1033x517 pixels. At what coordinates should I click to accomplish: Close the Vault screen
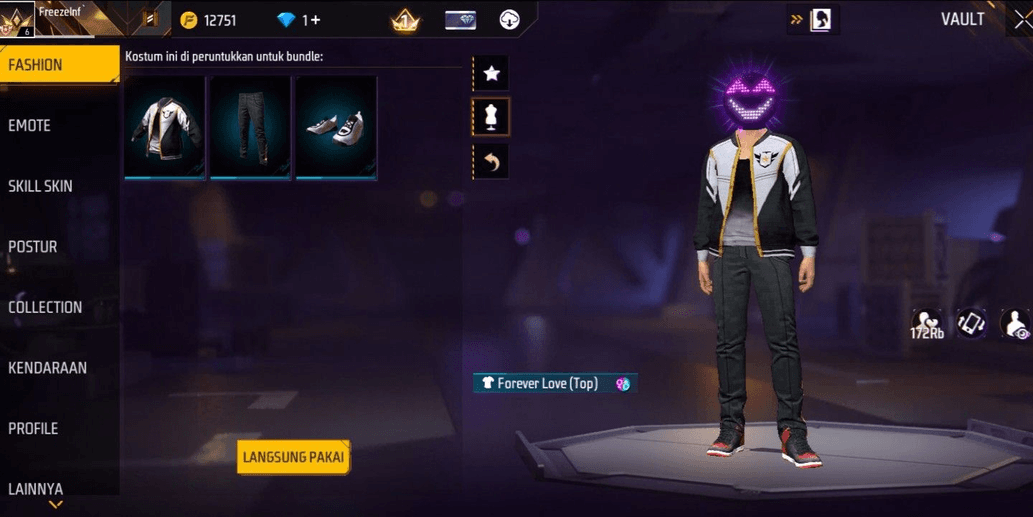pos(1021,20)
